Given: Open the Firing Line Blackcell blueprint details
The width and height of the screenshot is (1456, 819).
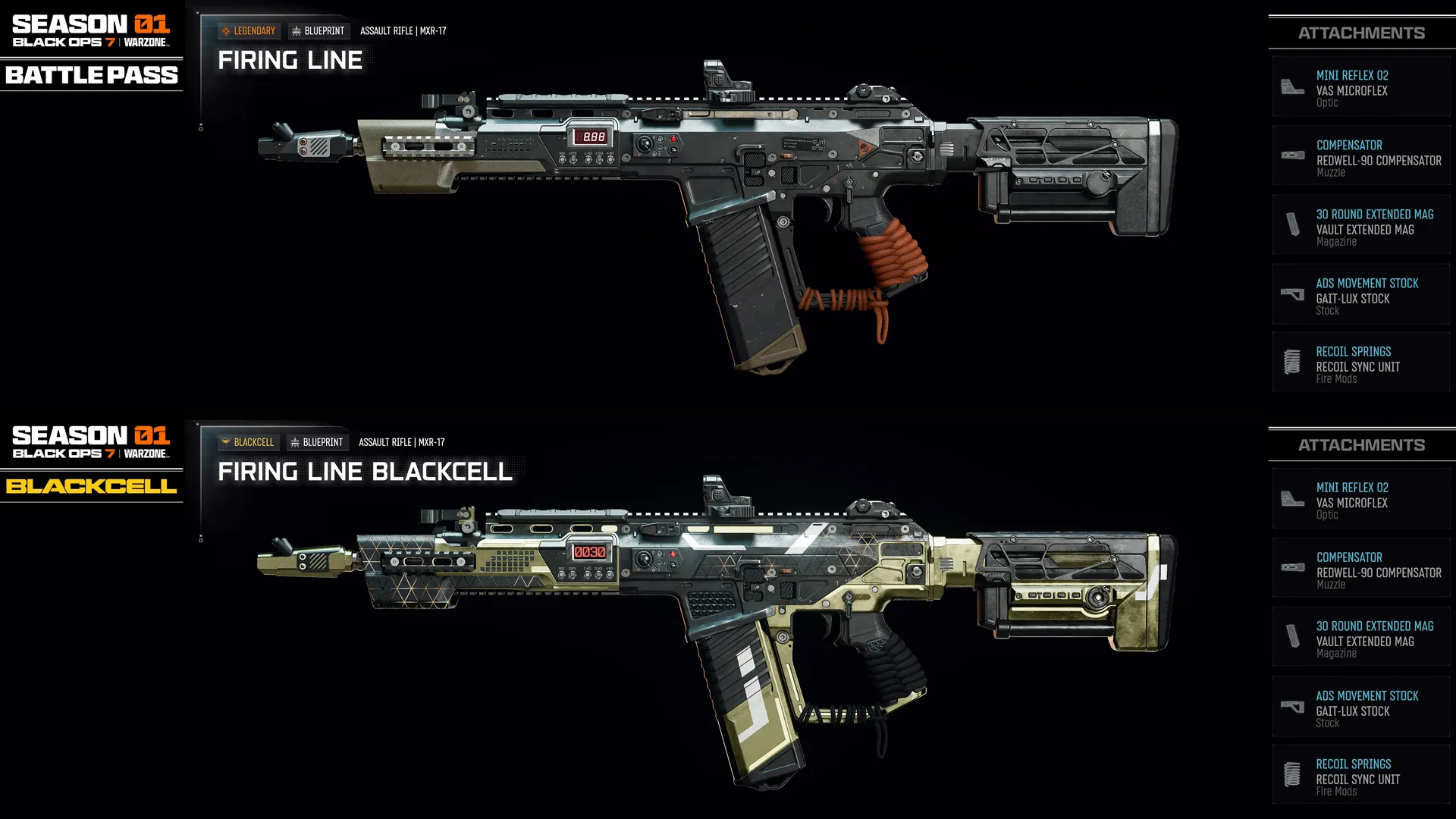Looking at the screenshot, I should click(365, 471).
